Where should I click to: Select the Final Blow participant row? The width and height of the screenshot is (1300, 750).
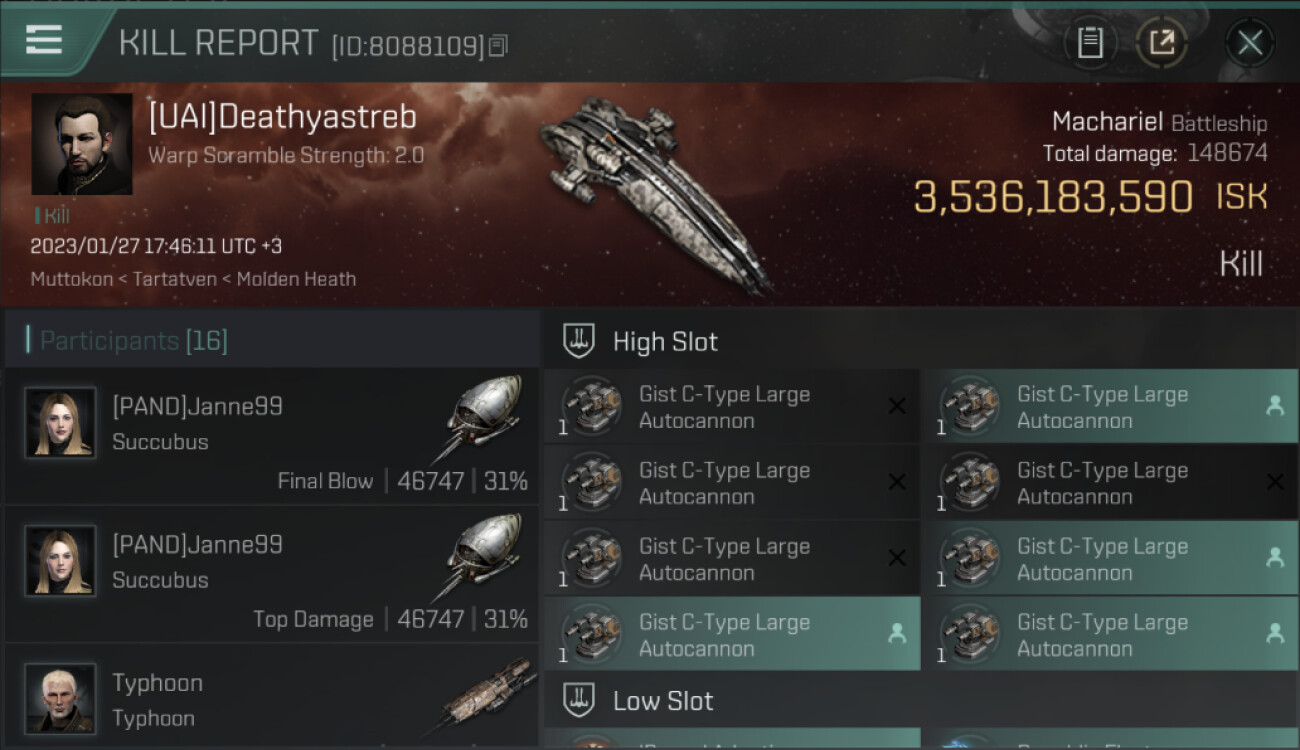click(272, 436)
